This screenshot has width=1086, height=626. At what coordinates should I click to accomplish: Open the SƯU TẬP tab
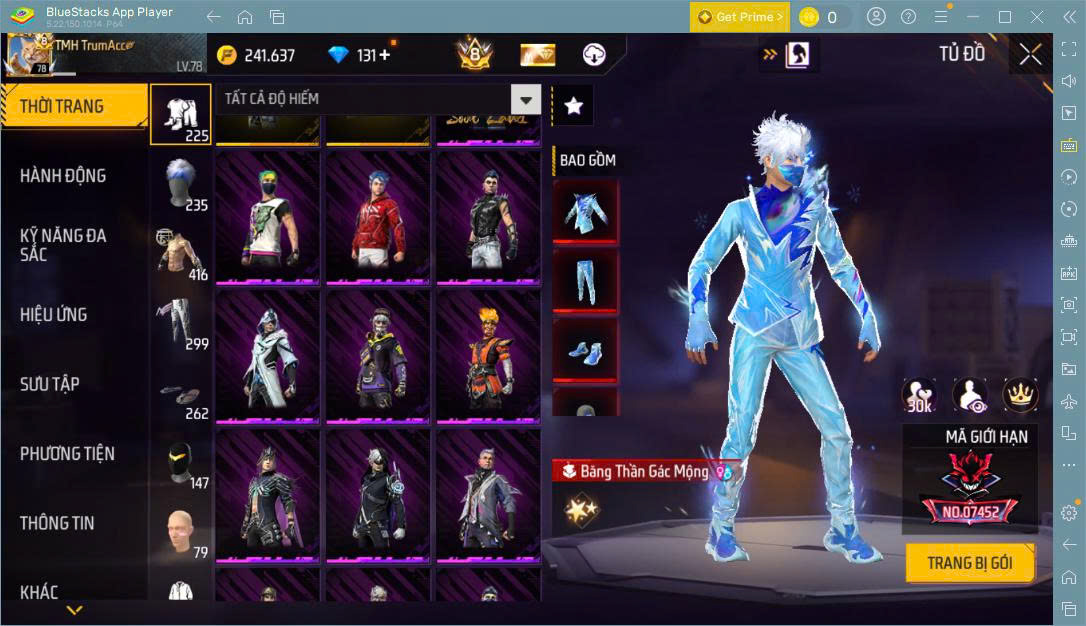coord(50,384)
